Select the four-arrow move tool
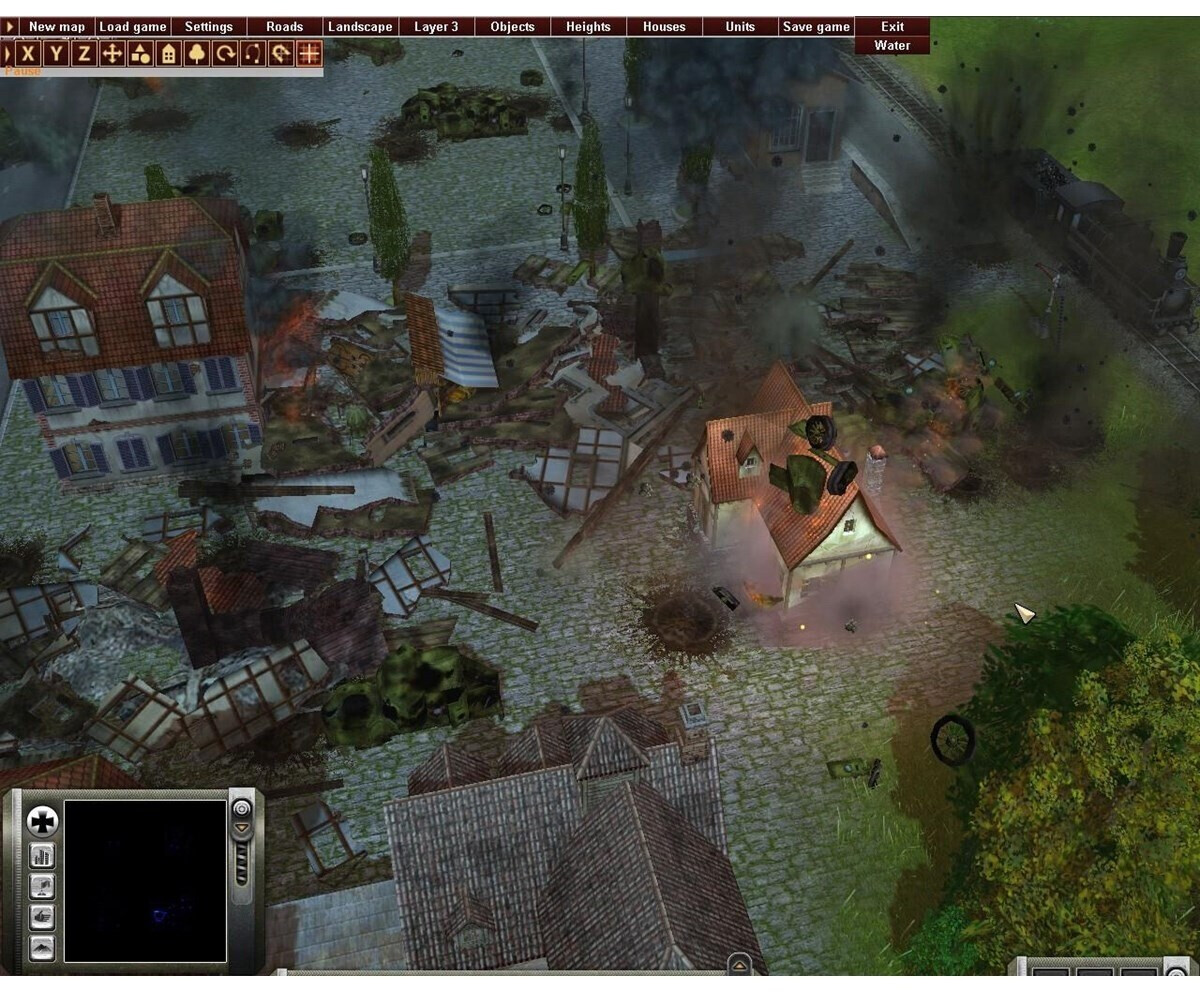The height and width of the screenshot is (992, 1200). coord(113,53)
